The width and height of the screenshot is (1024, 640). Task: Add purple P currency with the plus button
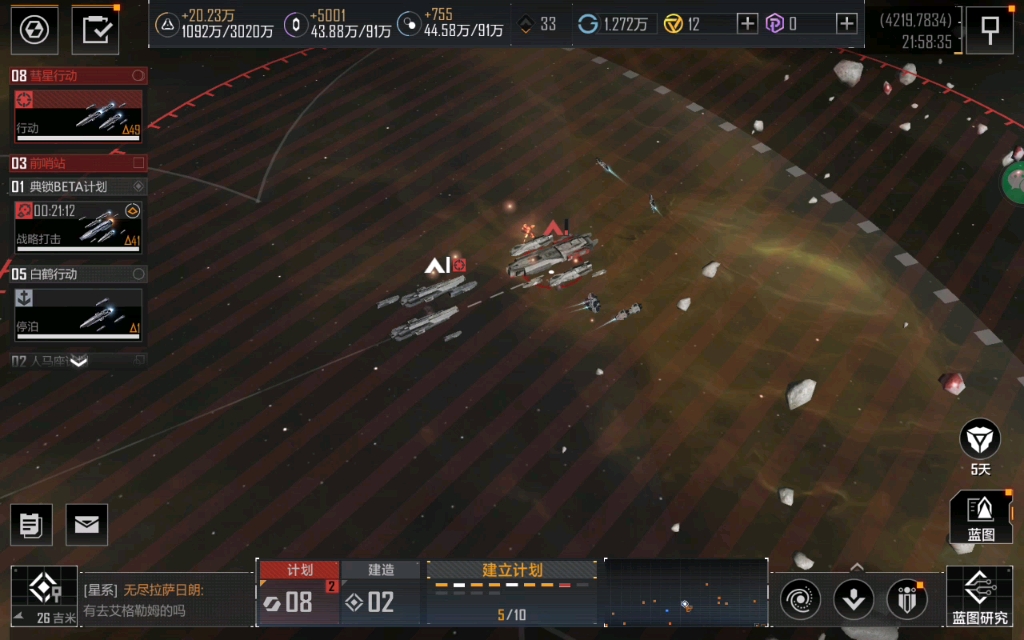click(x=846, y=24)
